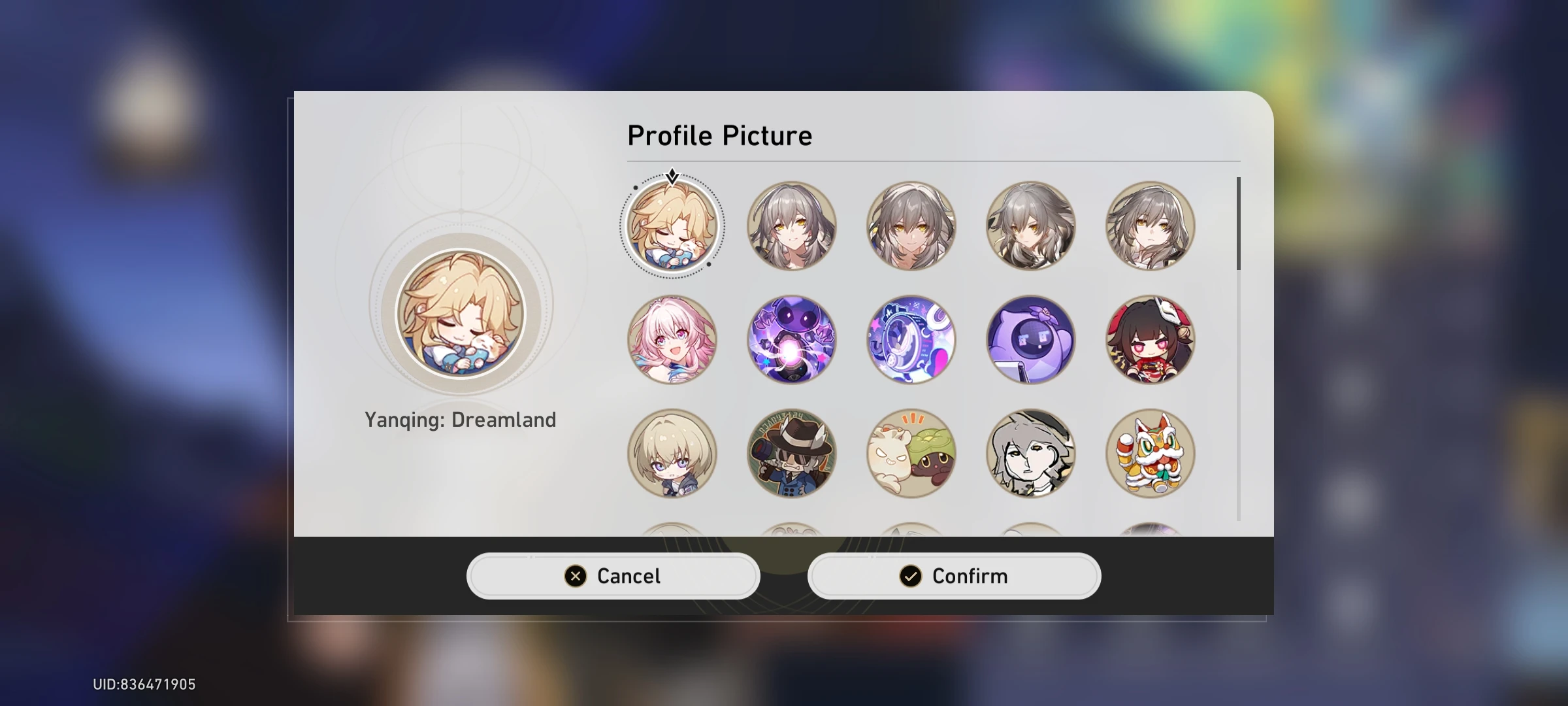Screen dimensions: 1568x706
Task: Select the fluffy dumpling creatures avatar
Action: tap(911, 453)
